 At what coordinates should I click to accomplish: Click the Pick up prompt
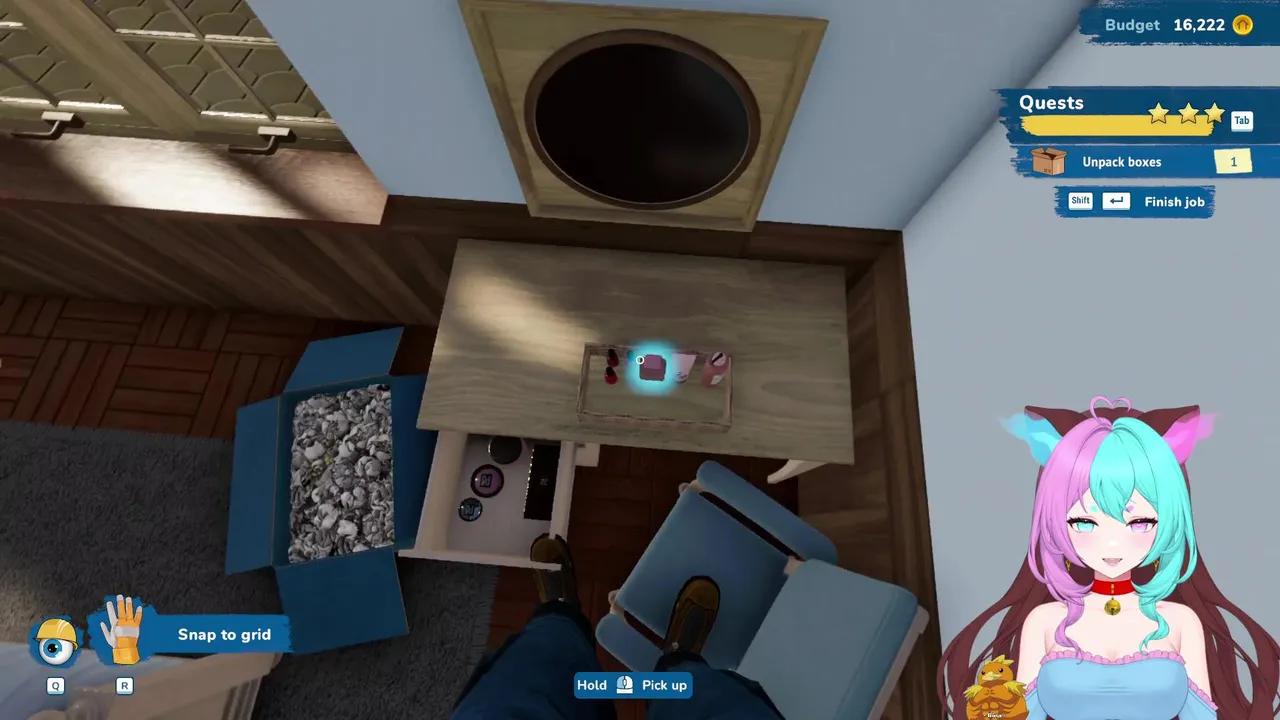click(664, 685)
